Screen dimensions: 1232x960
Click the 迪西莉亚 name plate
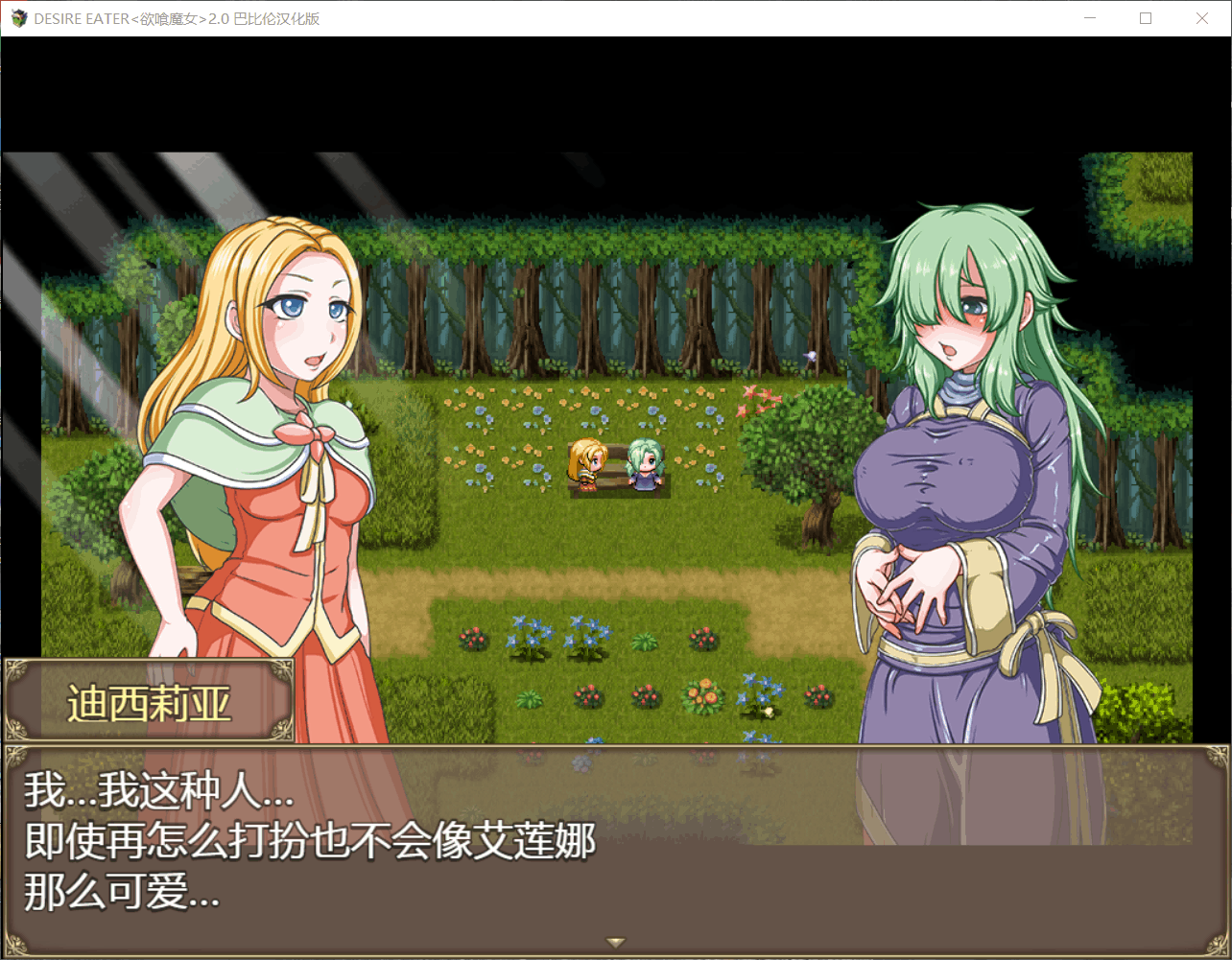tap(149, 701)
